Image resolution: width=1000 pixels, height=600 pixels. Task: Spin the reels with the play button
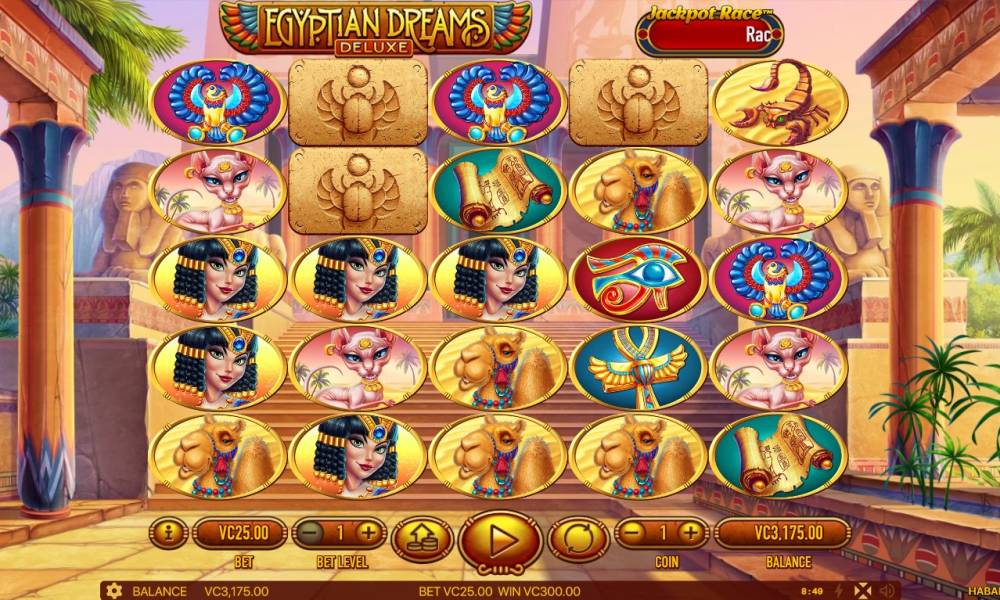click(501, 541)
